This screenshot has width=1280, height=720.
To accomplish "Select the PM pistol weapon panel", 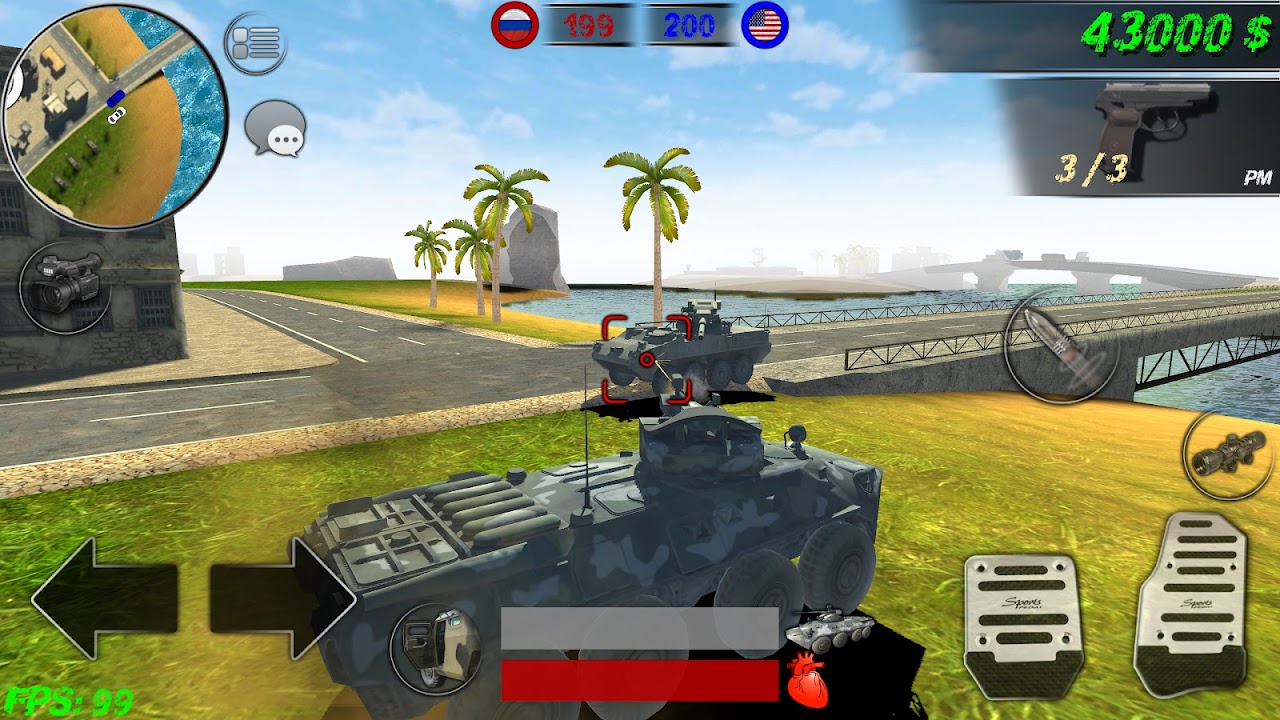I will [x=1140, y=135].
